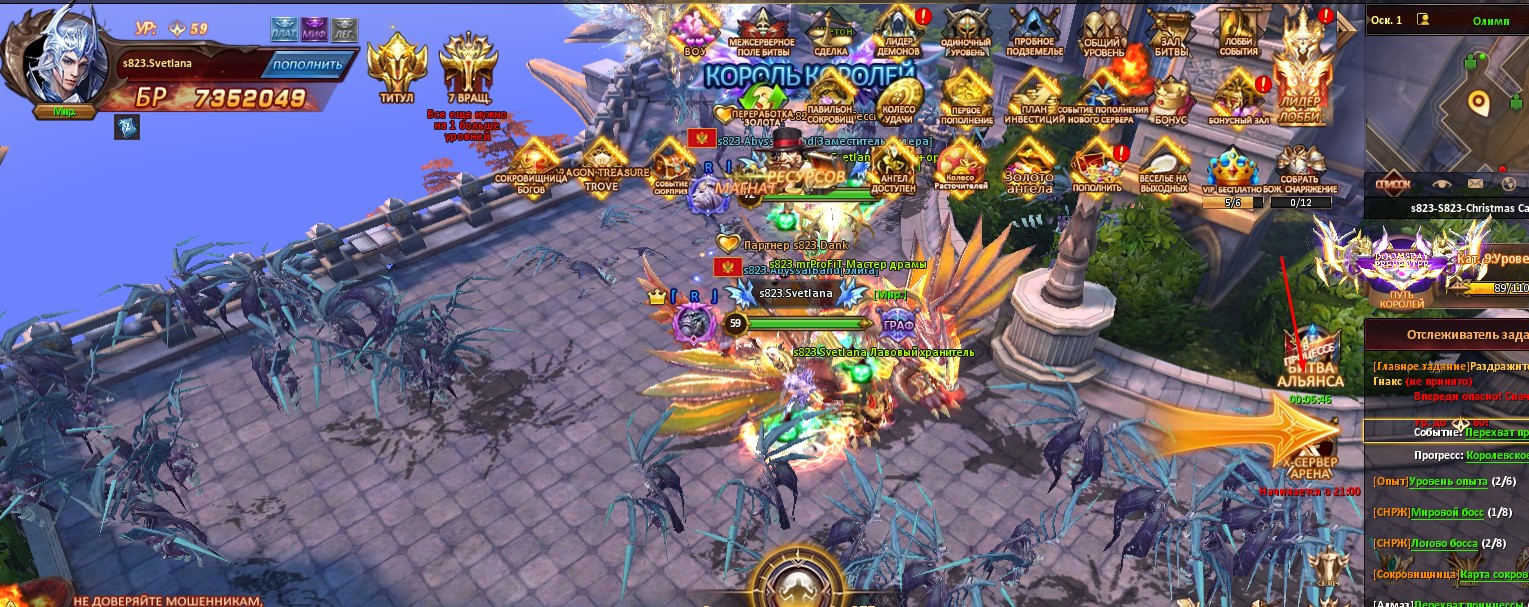
Task: Spin the Колесо удачи coin icon
Action: pyautogui.click(x=896, y=98)
